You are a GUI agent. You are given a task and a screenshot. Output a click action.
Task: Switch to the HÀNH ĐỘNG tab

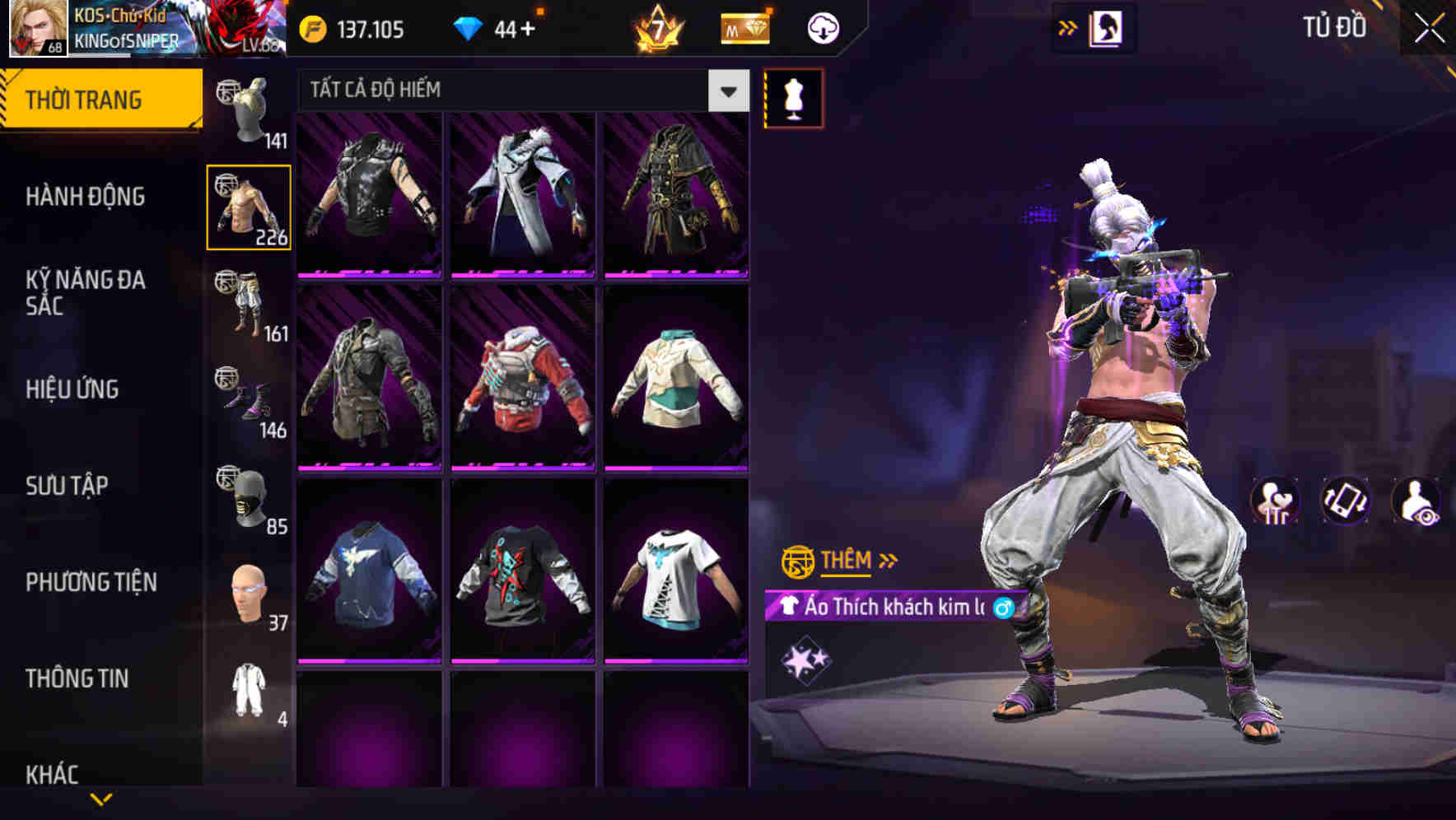[x=86, y=197]
